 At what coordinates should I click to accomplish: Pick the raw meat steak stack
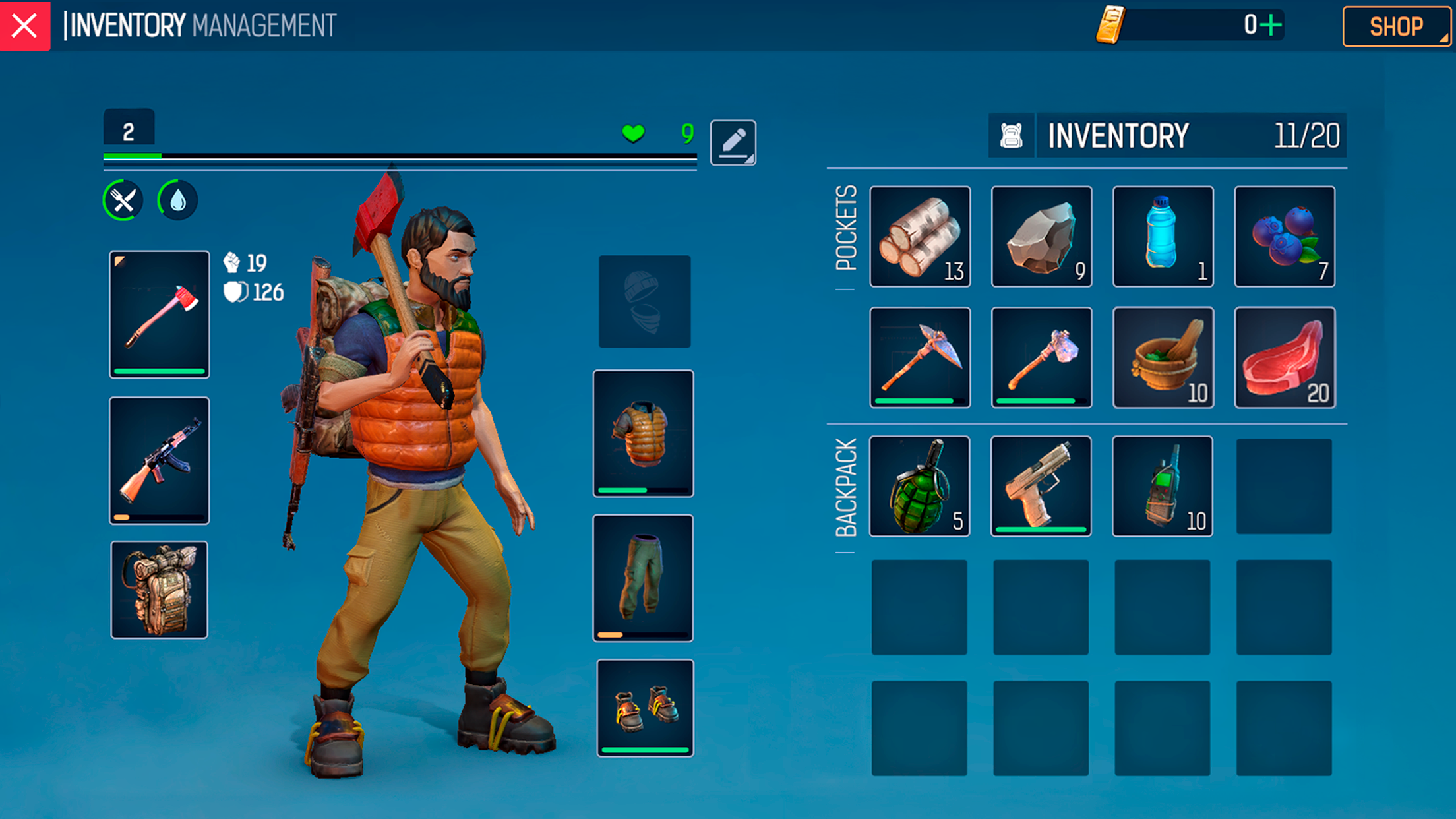coord(1285,357)
